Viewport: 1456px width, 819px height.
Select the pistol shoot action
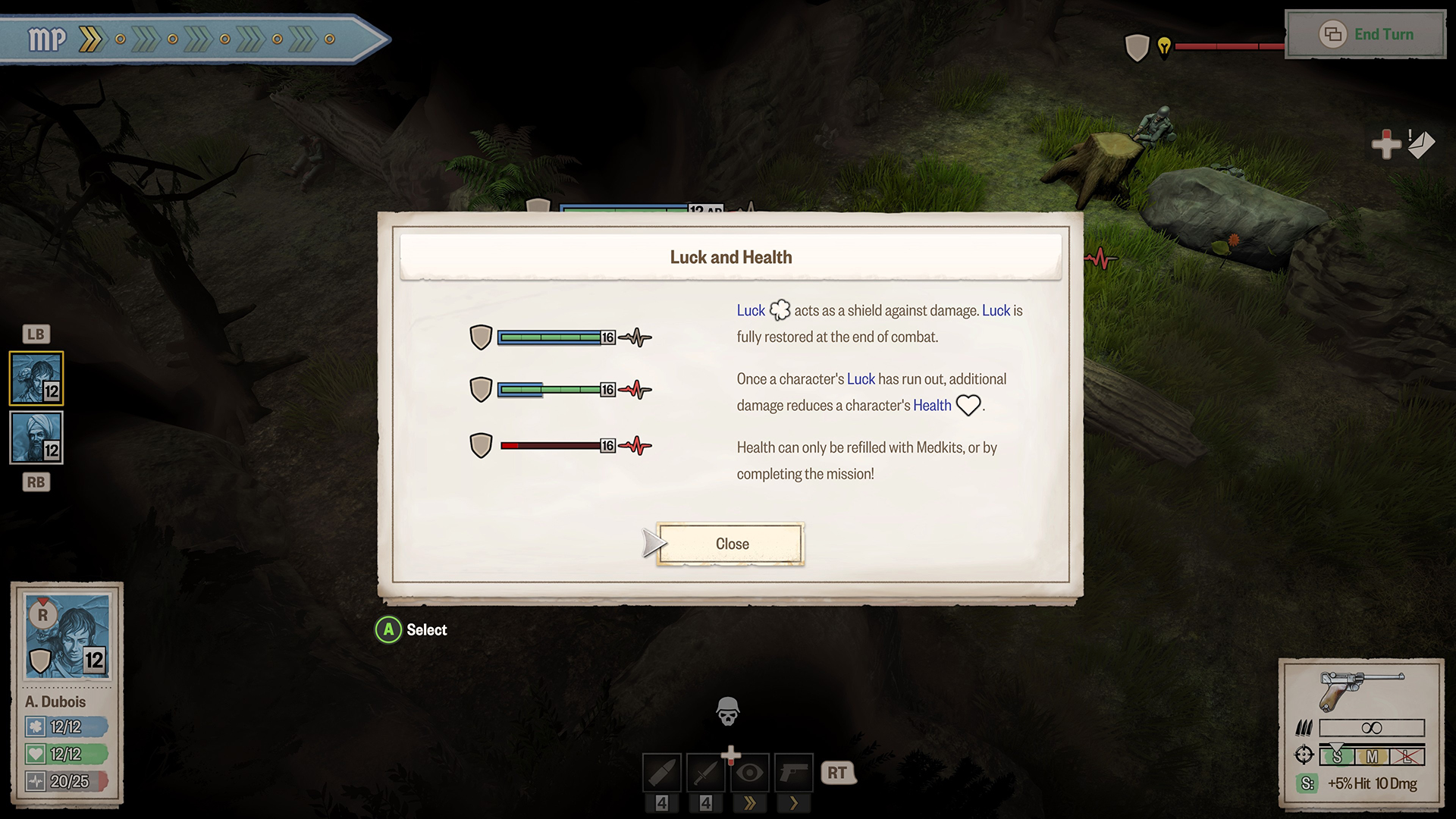(794, 773)
